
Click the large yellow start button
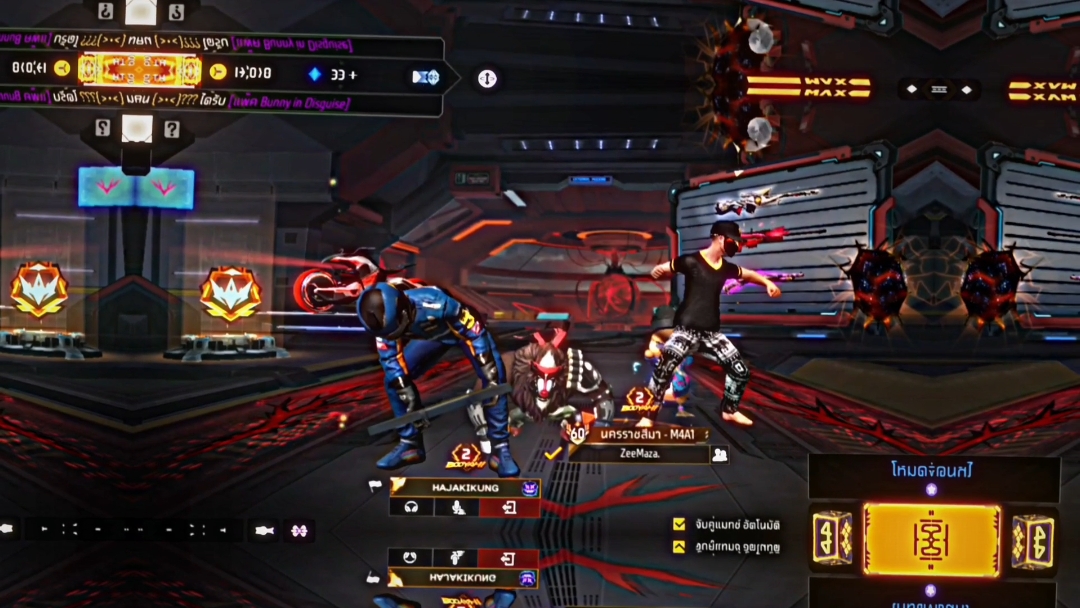coord(931,539)
